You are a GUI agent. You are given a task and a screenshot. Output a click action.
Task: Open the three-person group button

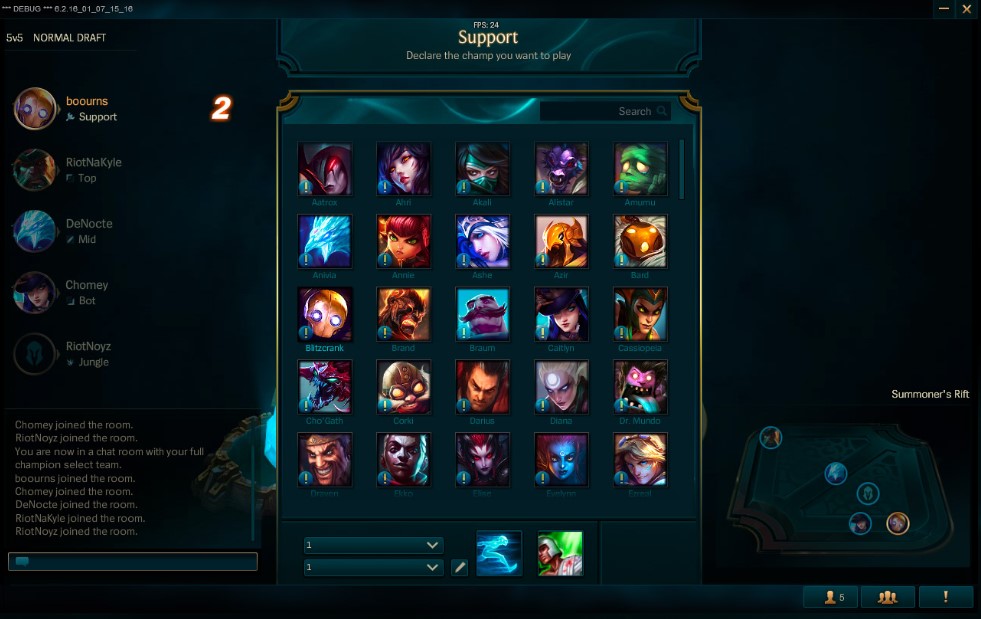[887, 597]
